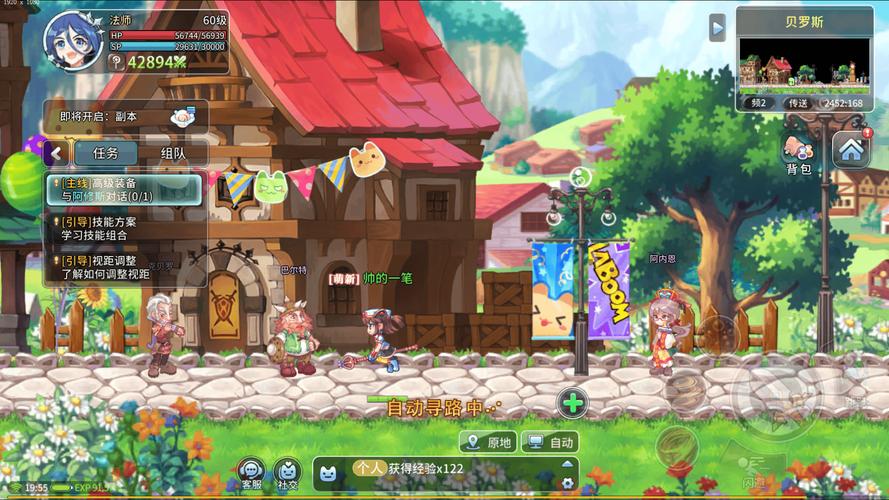889x500 pixels.
Task: Click the green plus button
Action: click(572, 403)
